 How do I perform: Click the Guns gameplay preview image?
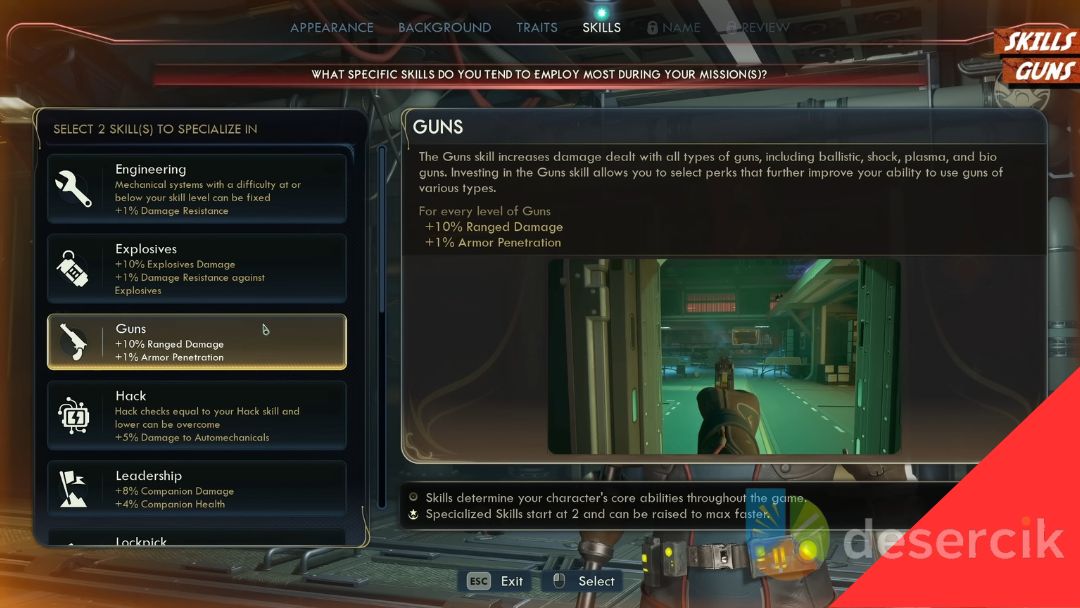724,357
